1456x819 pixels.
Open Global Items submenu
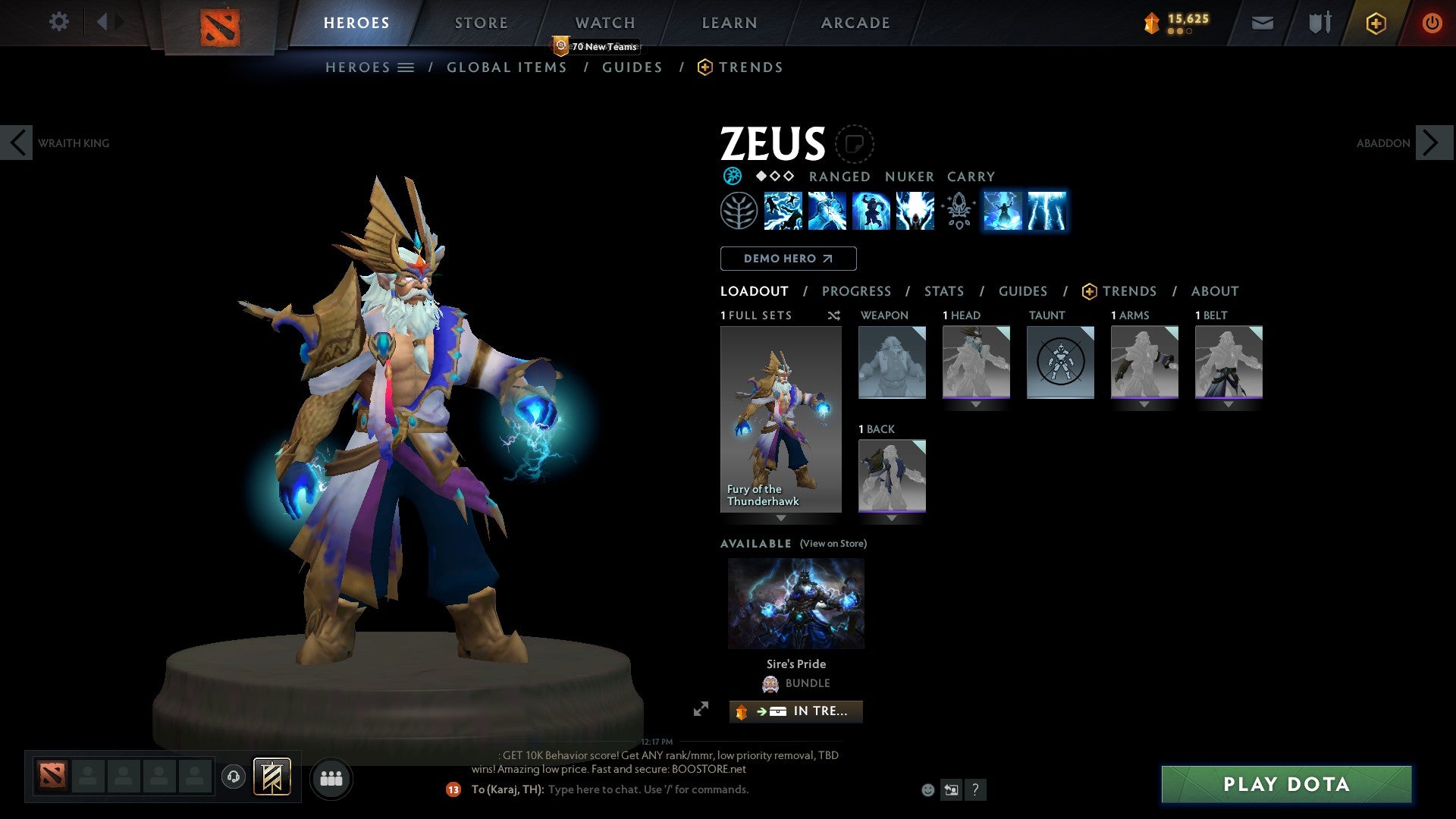point(507,67)
